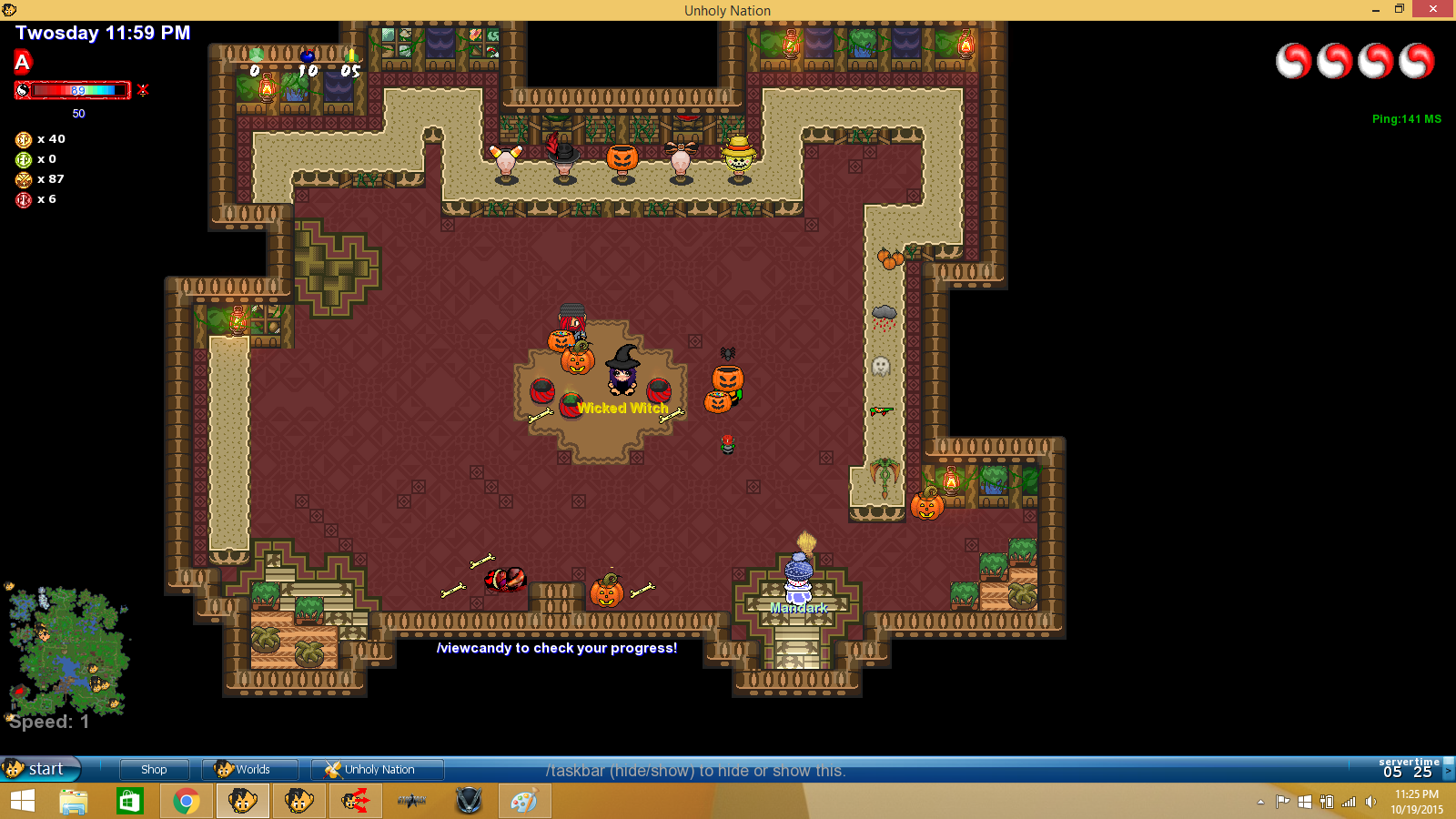Close the Unholy Nation window
The width and height of the screenshot is (1456, 819).
[x=1433, y=9]
